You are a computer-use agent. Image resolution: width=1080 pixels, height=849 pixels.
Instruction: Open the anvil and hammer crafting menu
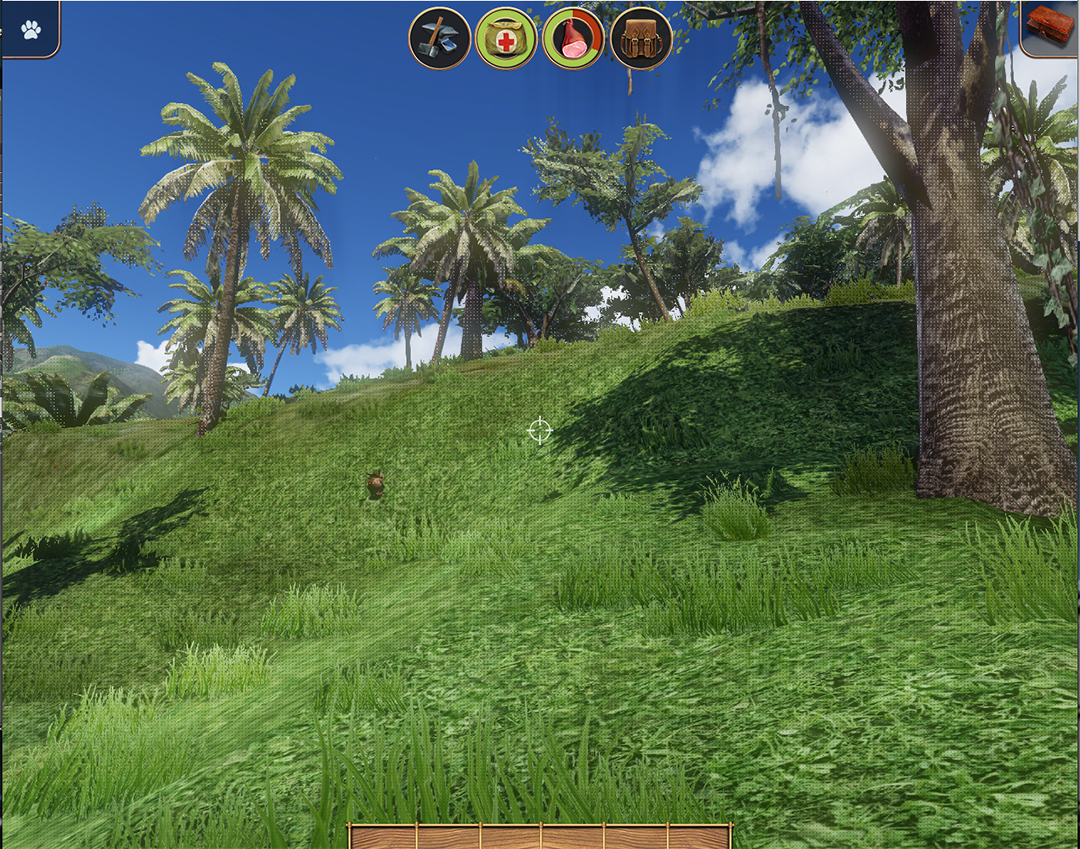[439, 38]
